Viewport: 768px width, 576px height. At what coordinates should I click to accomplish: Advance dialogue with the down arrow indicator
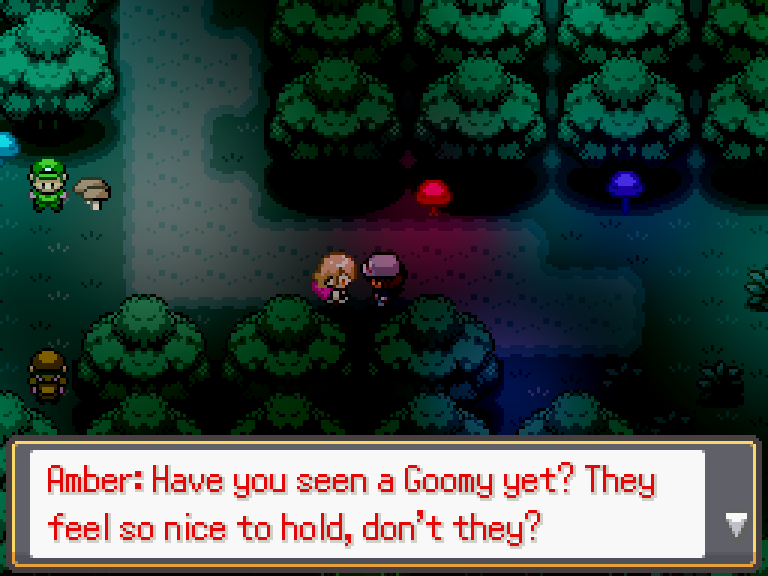736,523
